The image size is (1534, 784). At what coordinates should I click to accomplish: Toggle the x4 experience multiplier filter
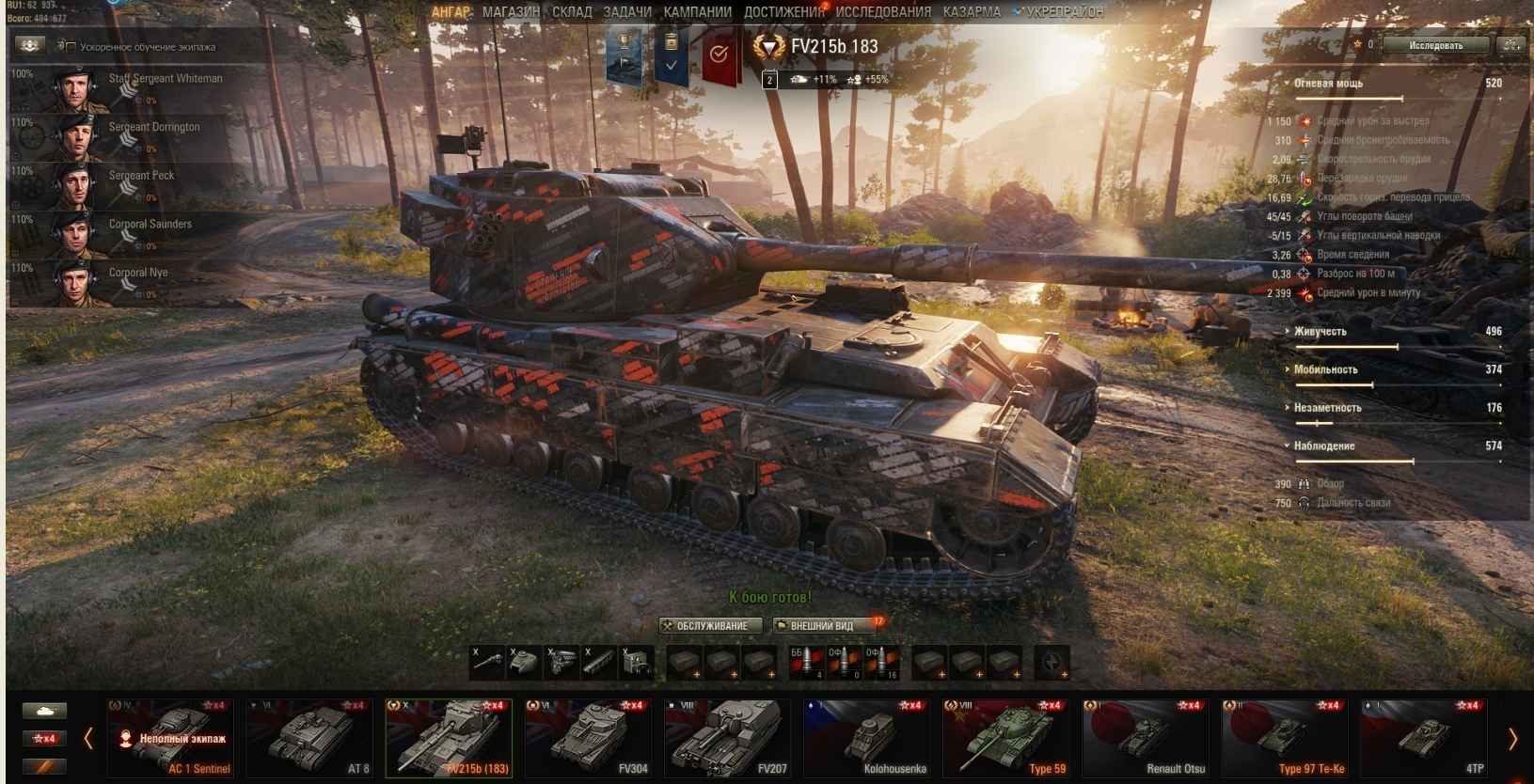pos(45,738)
